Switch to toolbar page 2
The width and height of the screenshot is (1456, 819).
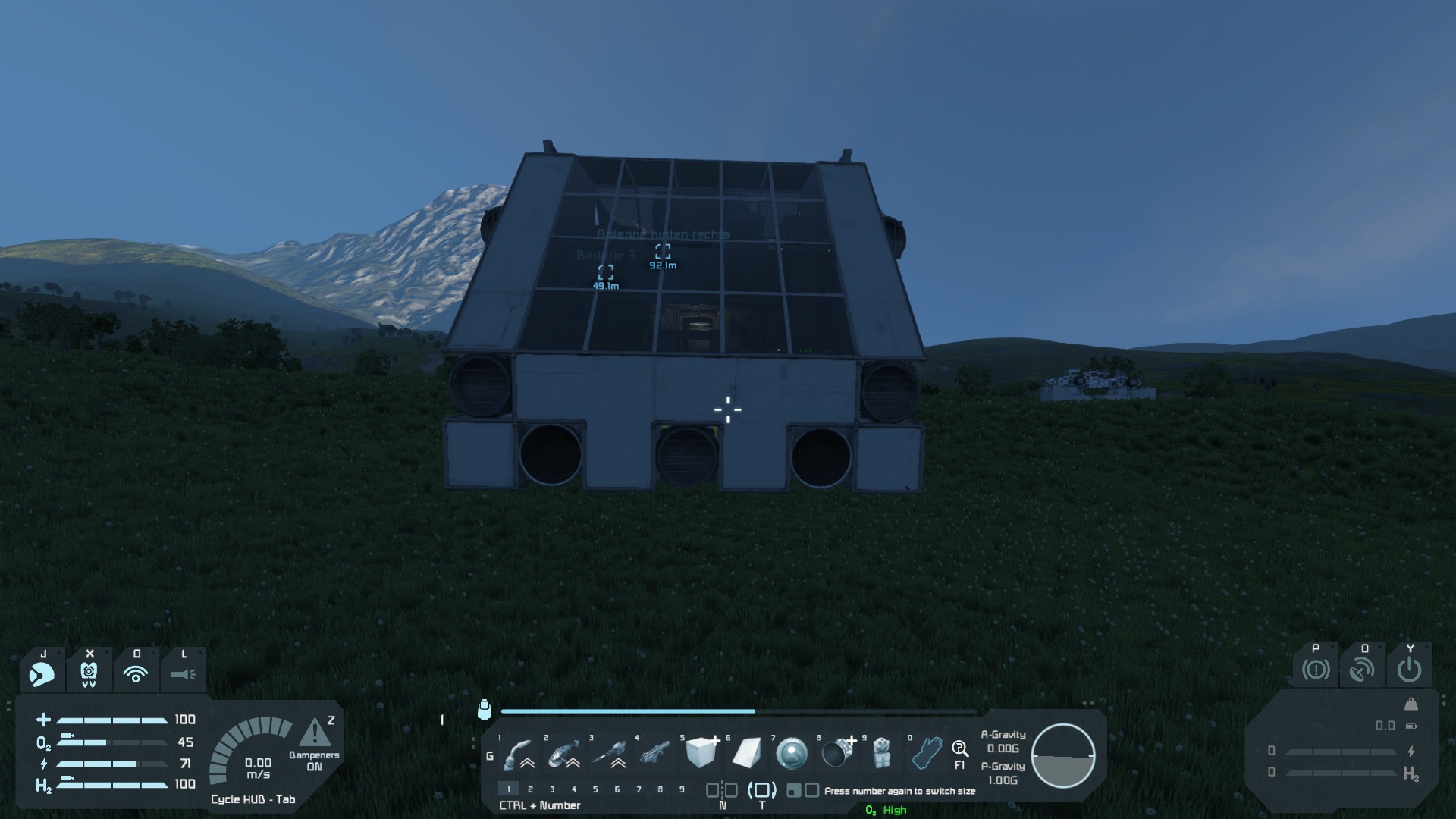pos(530,789)
